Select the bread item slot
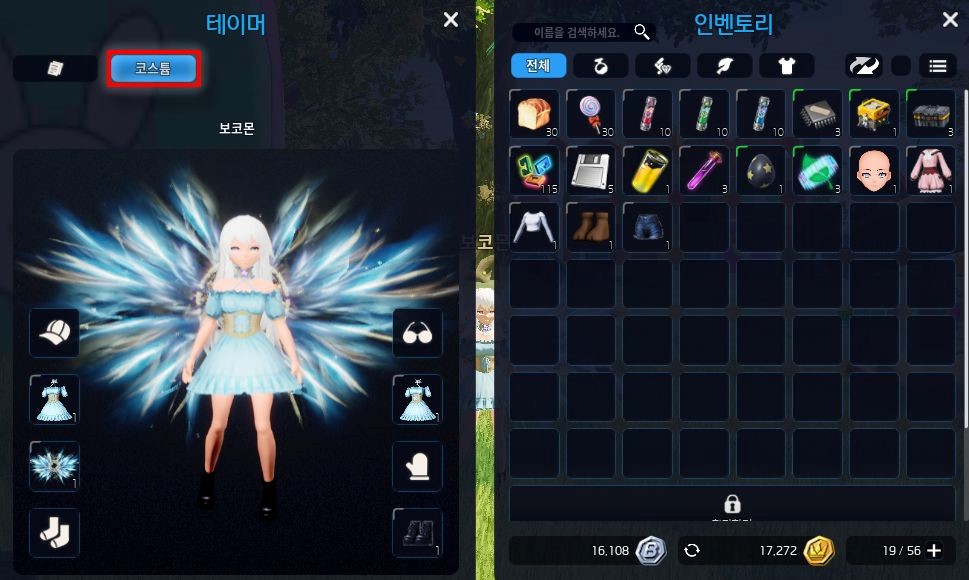 (534, 113)
